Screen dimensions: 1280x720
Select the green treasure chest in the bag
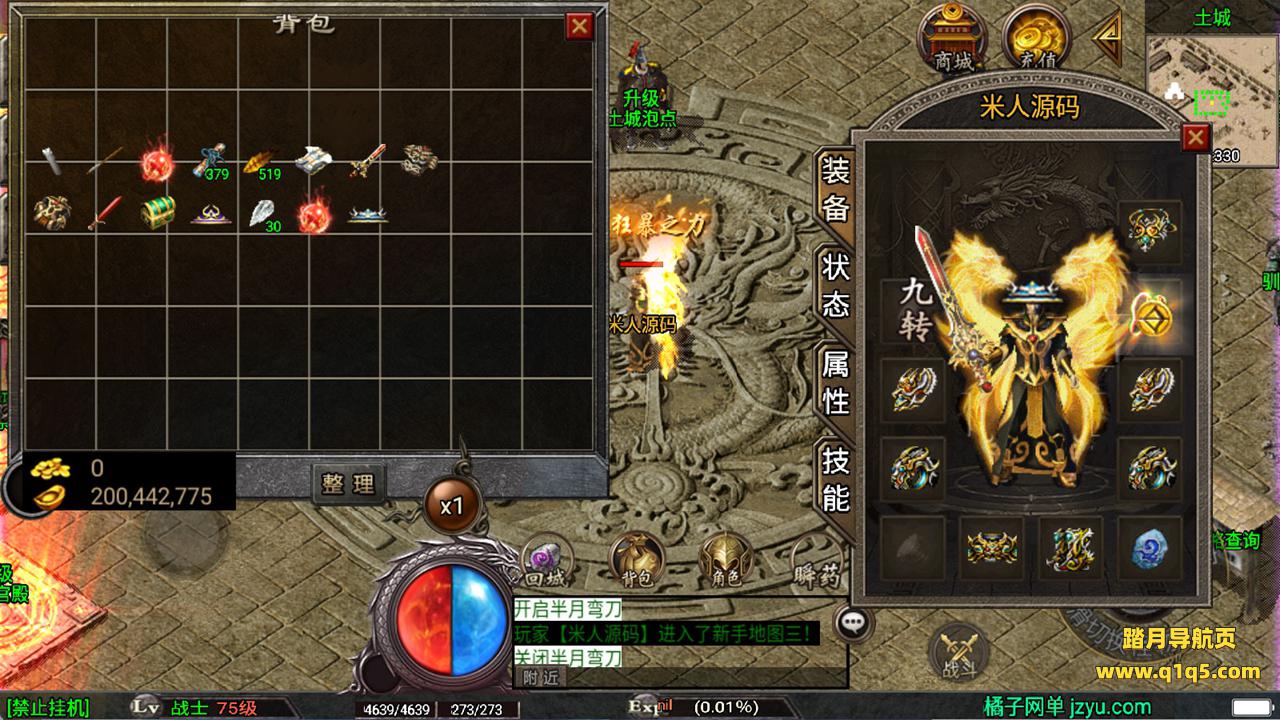tap(157, 212)
